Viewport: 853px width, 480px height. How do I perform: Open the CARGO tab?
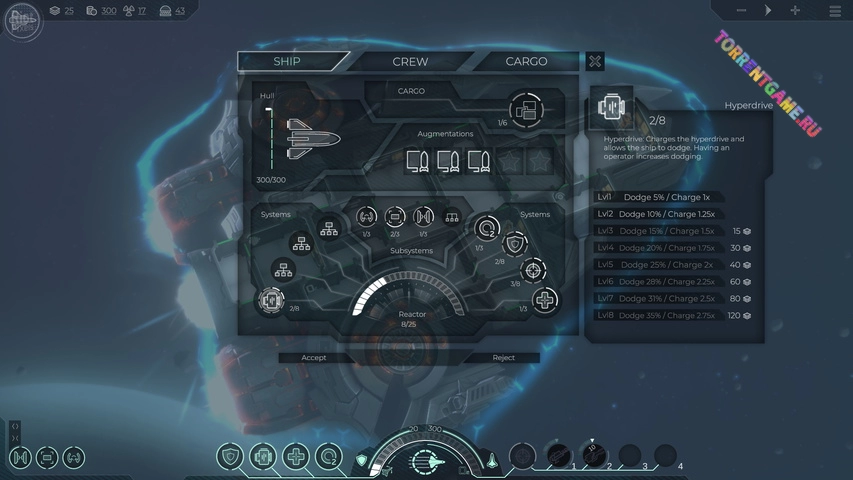[x=526, y=61]
